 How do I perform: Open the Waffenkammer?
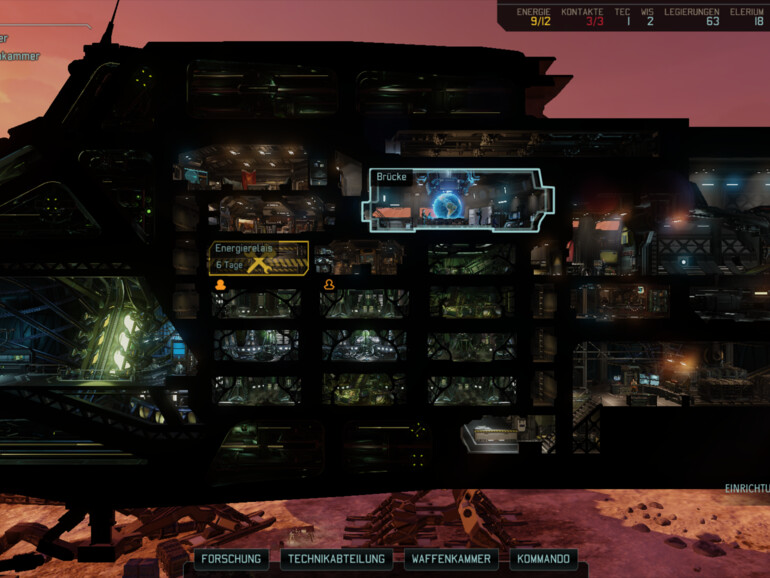click(453, 559)
